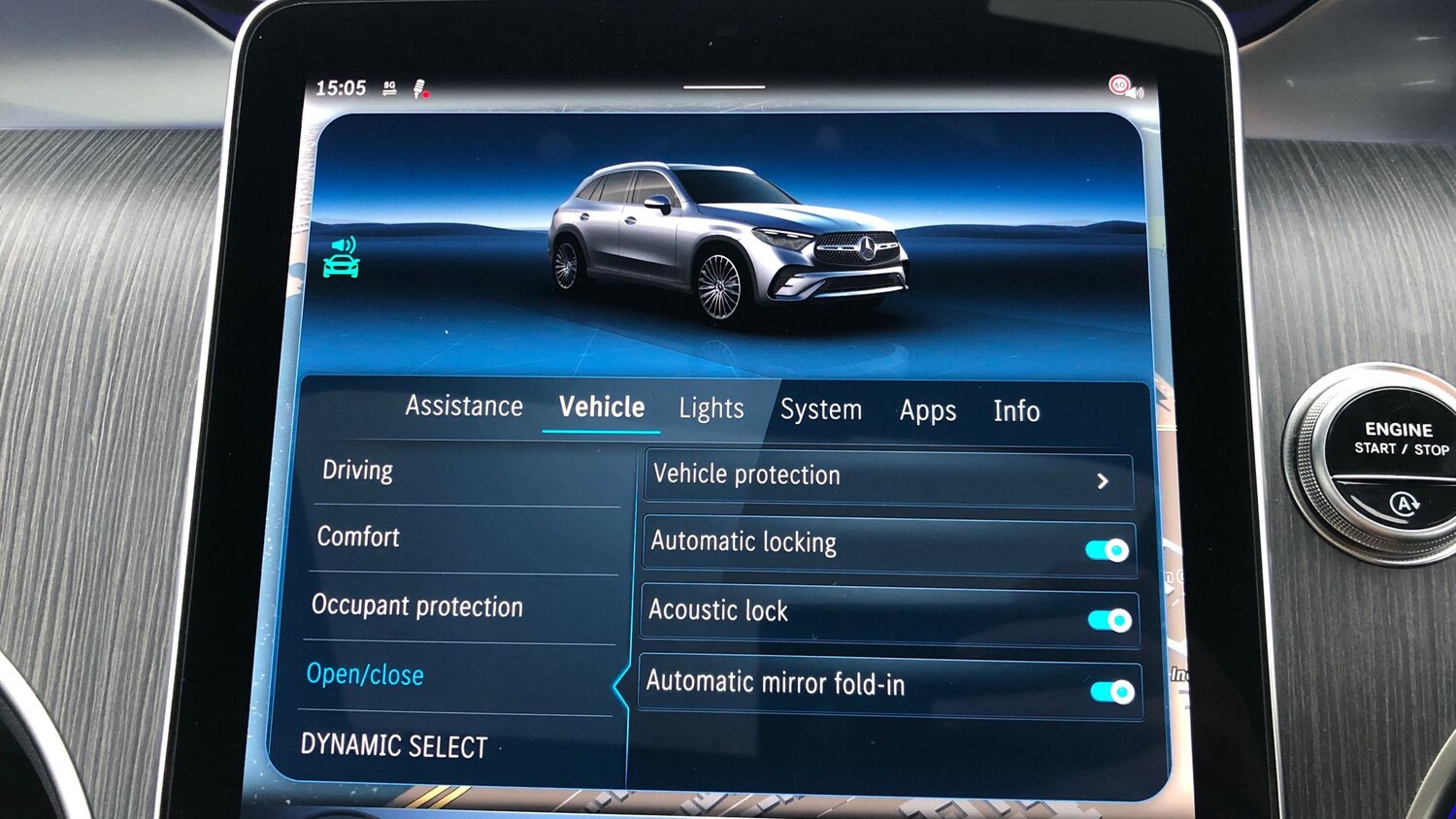This screenshot has height=819, width=1456.
Task: Select the Info tab
Action: [1016, 411]
